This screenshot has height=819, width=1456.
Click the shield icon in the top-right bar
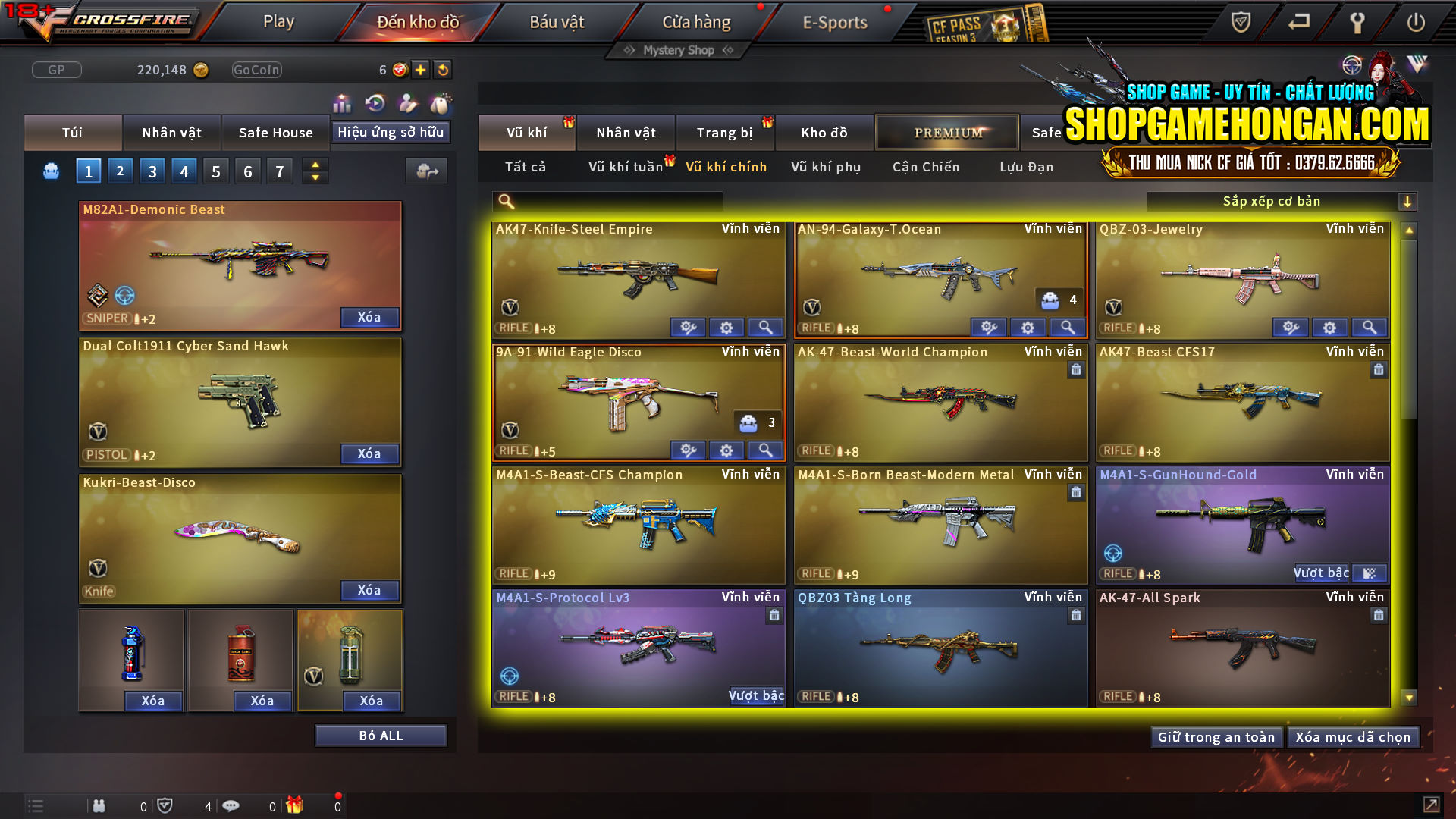1243,22
